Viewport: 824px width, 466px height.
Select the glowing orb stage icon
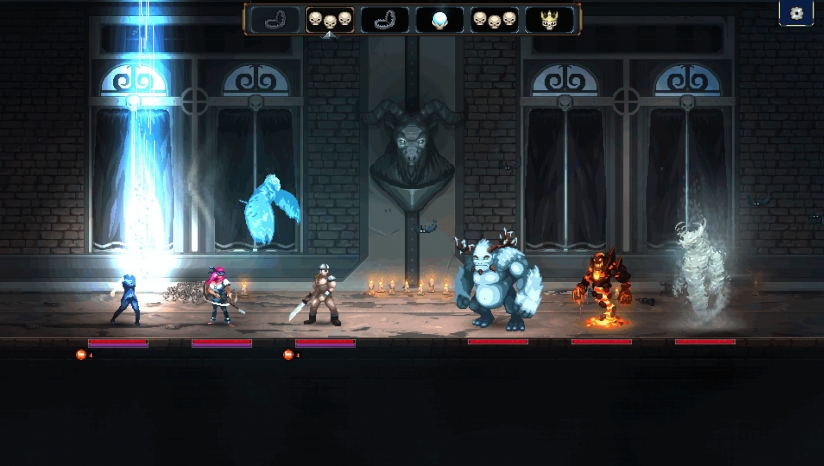coord(439,19)
